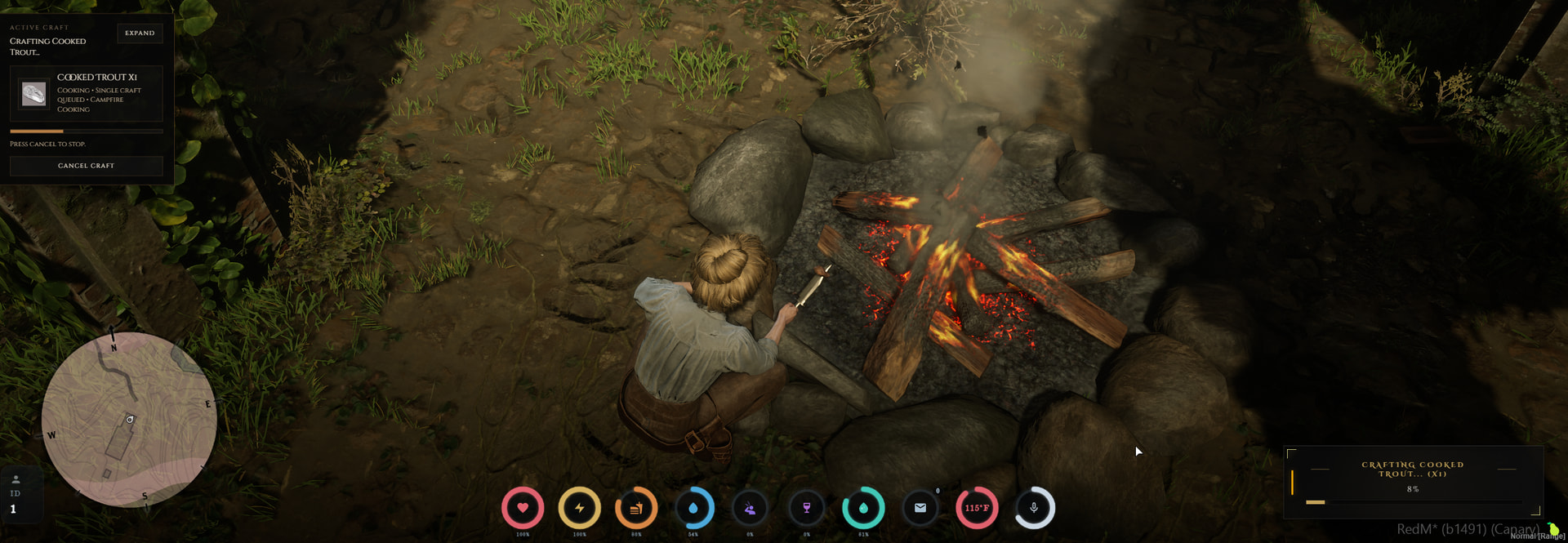The width and height of the screenshot is (1568, 543).
Task: Expand the active craft panel
Action: 140,33
